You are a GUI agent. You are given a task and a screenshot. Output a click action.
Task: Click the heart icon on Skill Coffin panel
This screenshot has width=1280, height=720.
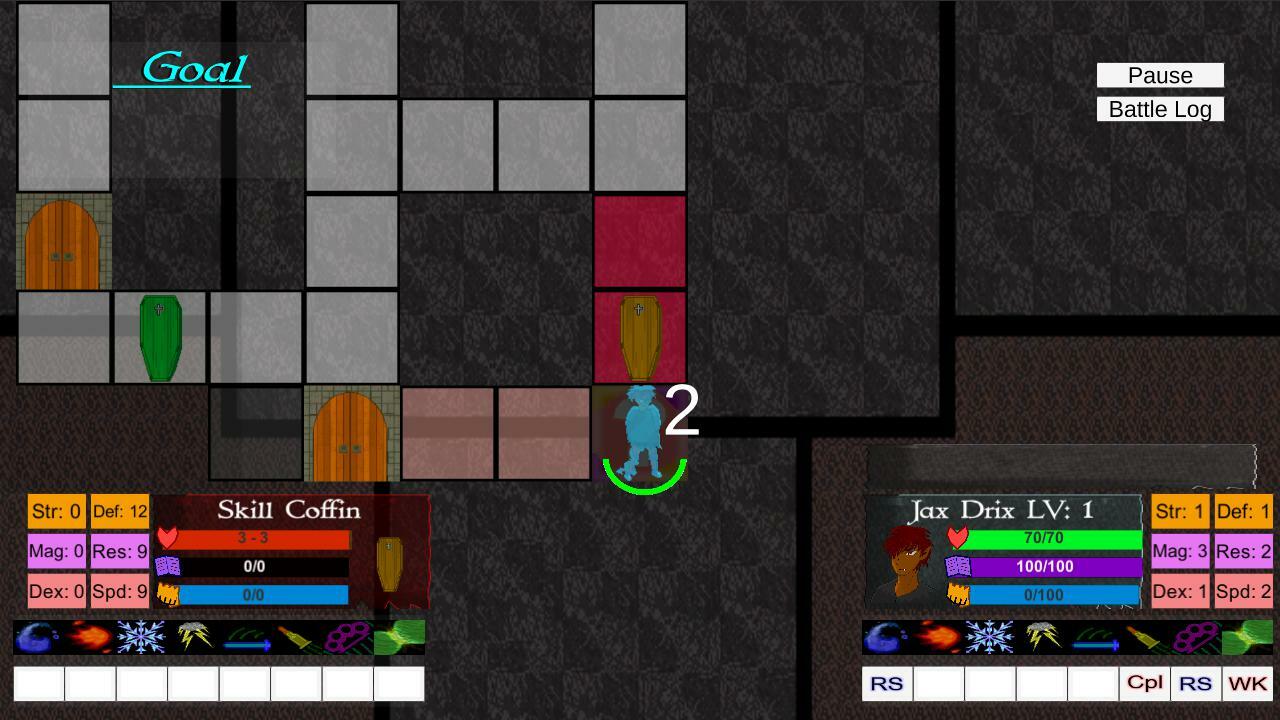[166, 538]
